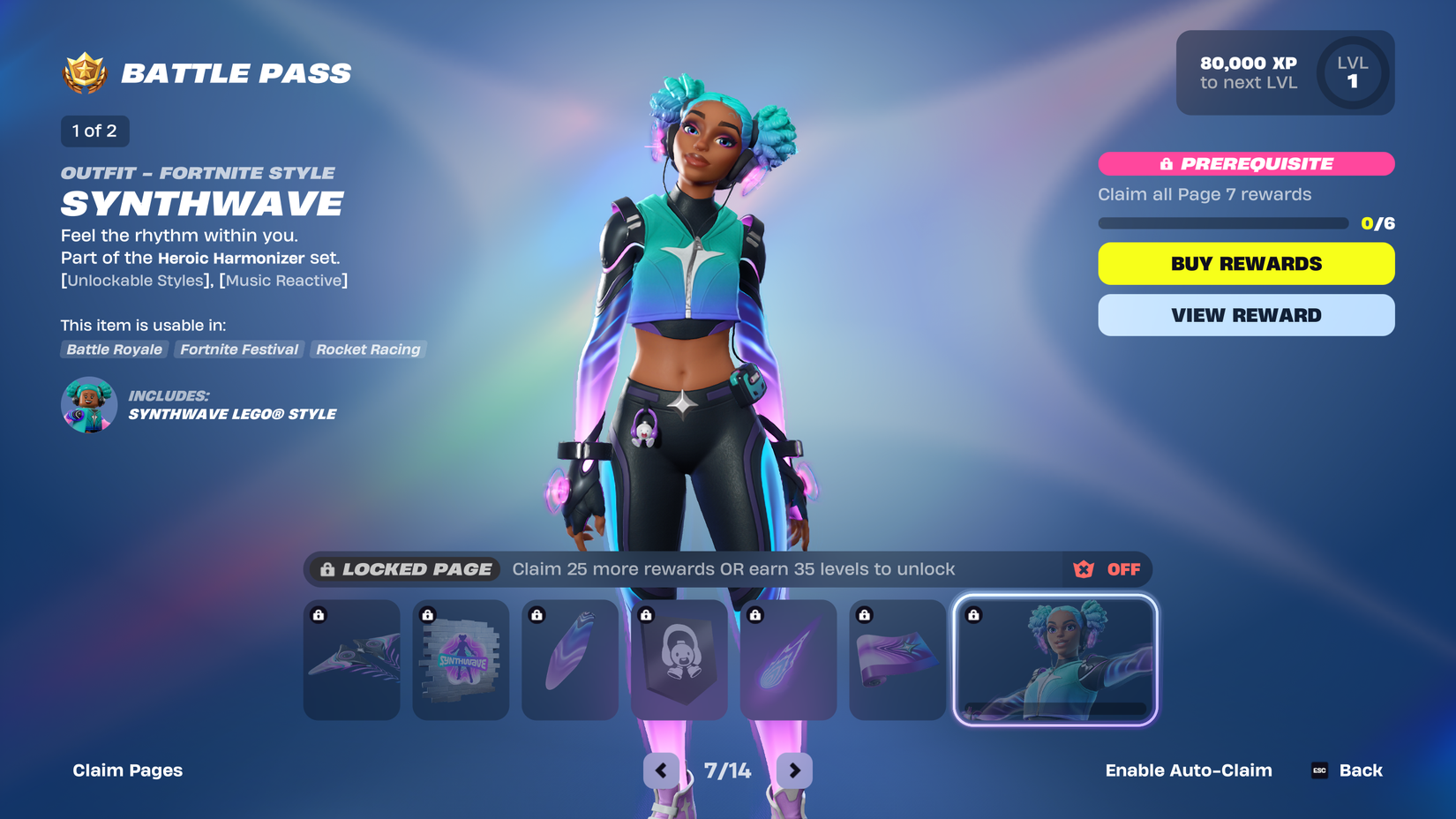The image size is (1456, 819).
Task: Click View Reward
Action: coord(1245,315)
